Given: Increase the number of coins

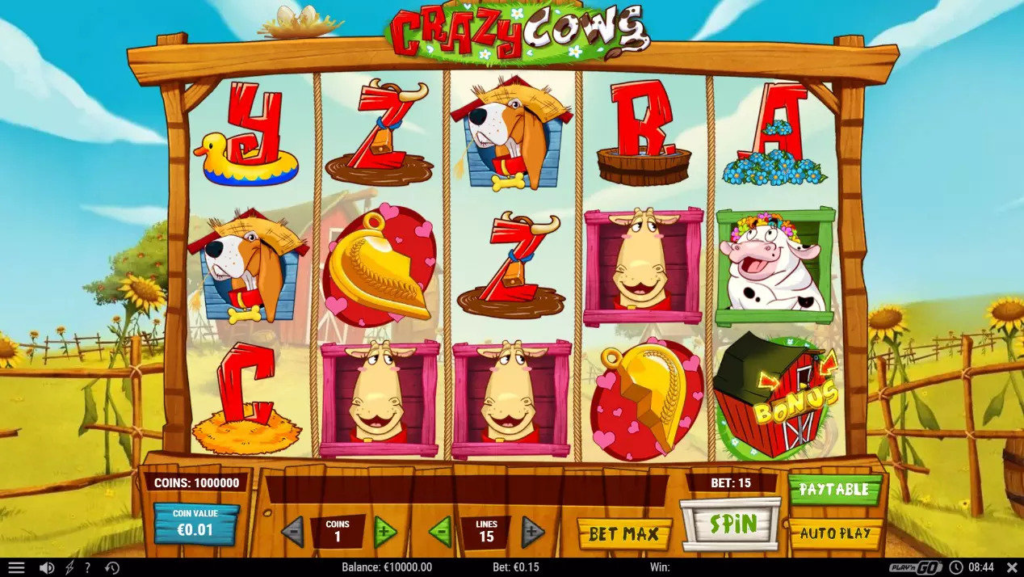Looking at the screenshot, I should point(385,531).
